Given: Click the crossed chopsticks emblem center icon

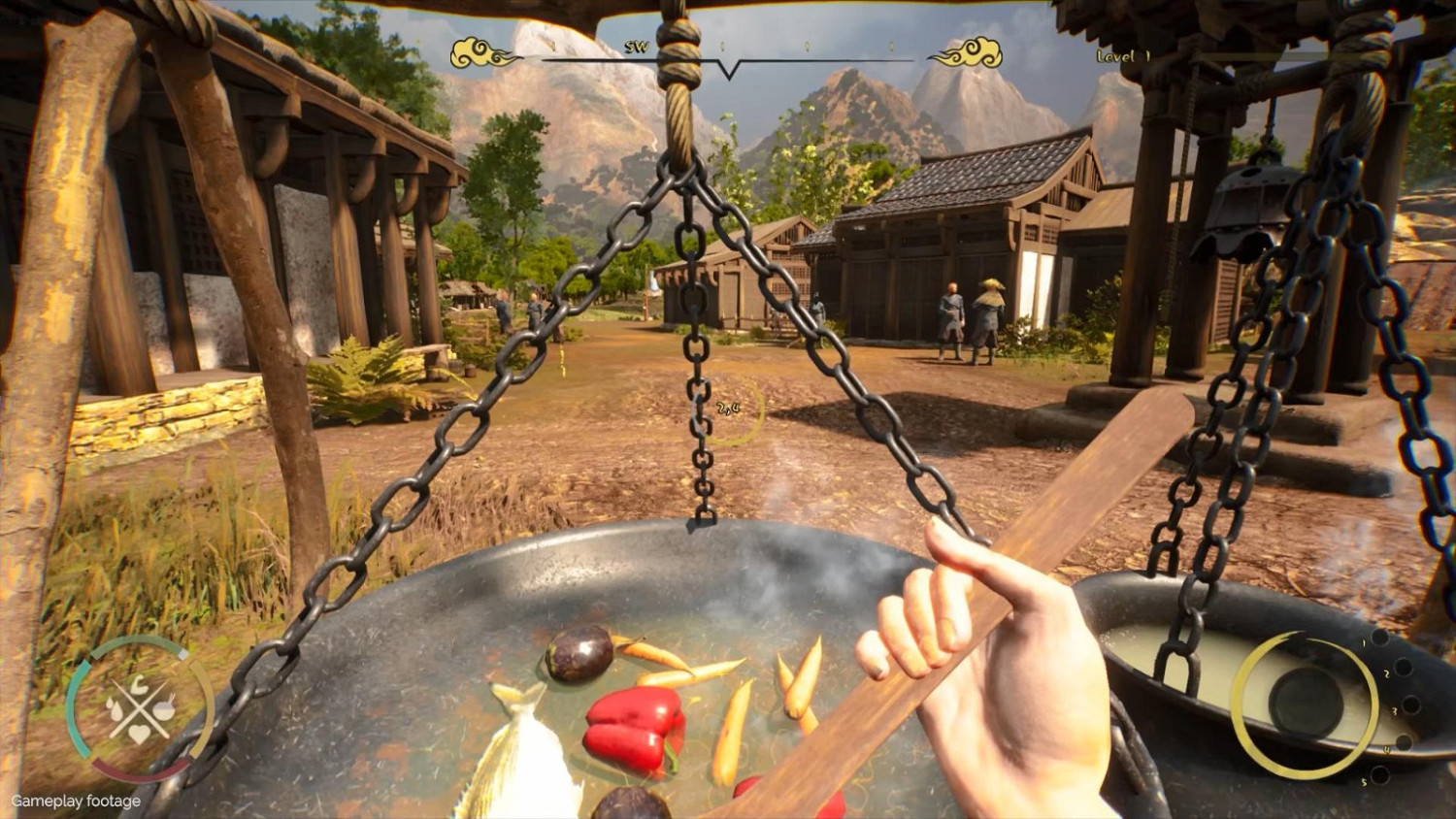Looking at the screenshot, I should pyautogui.click(x=139, y=710).
